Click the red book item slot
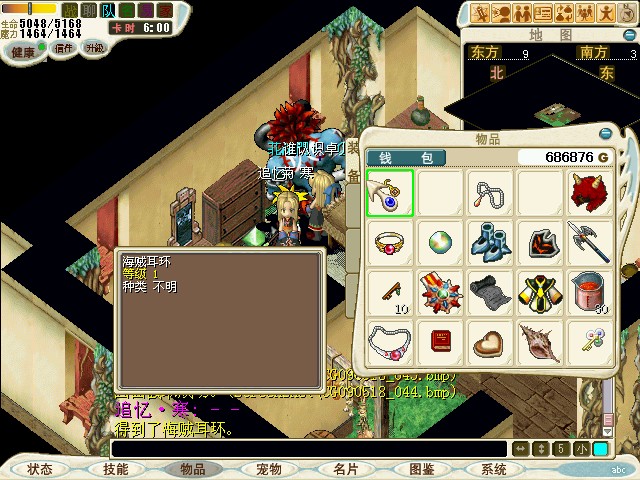The width and height of the screenshot is (640, 480). click(x=440, y=343)
